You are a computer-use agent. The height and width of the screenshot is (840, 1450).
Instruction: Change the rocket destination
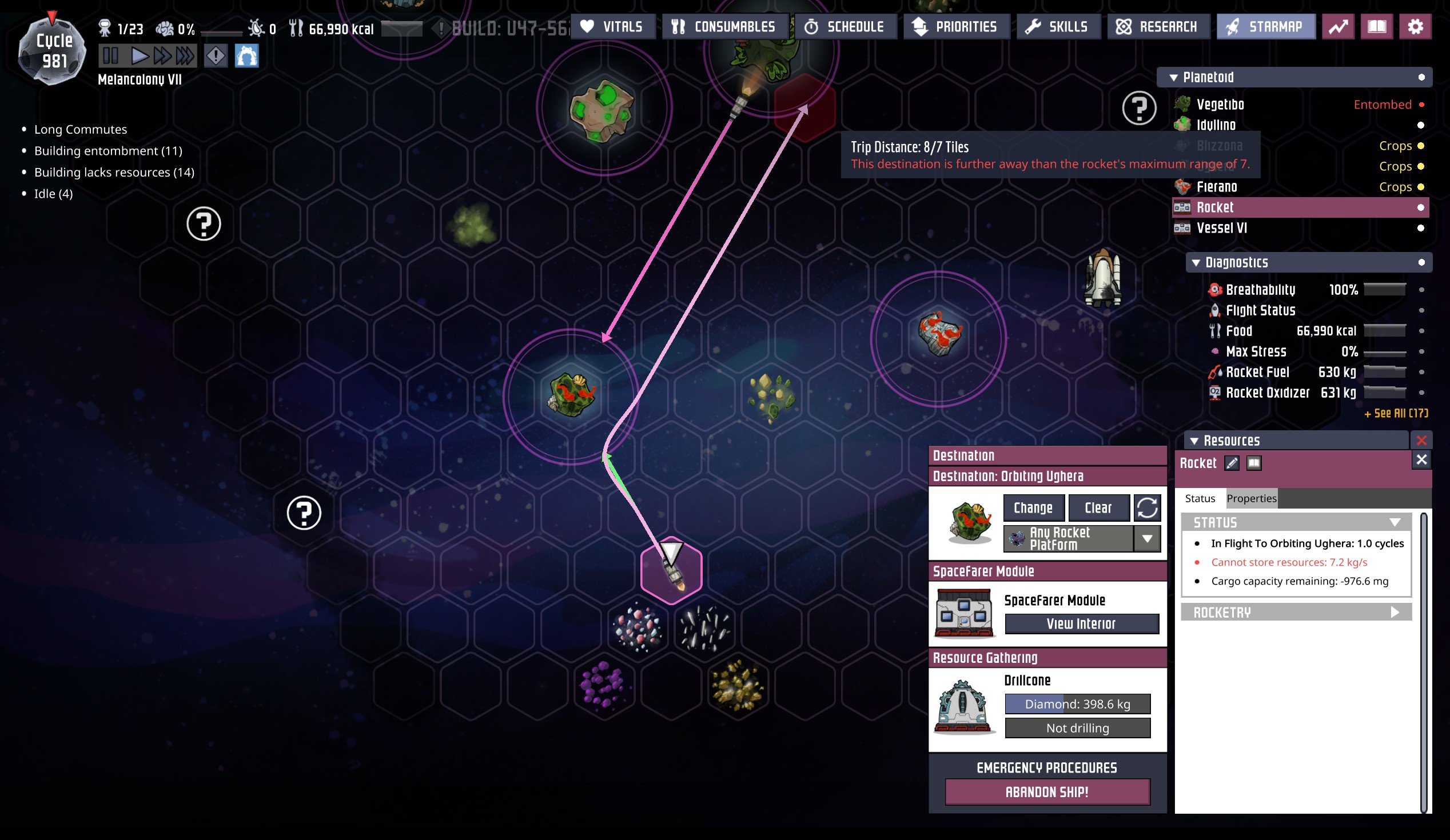(1033, 507)
